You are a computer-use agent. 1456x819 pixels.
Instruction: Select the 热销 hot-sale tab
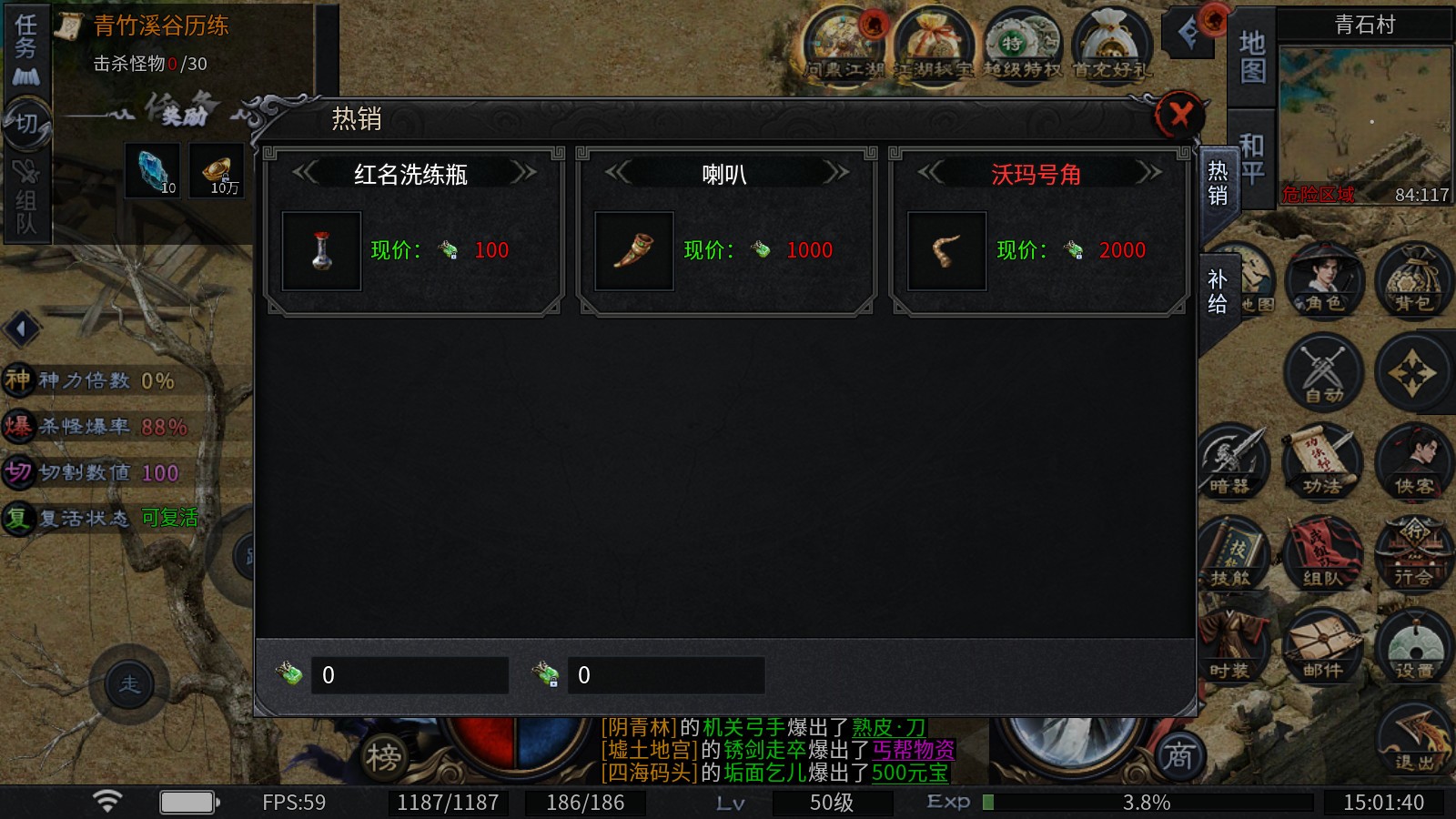(1217, 184)
